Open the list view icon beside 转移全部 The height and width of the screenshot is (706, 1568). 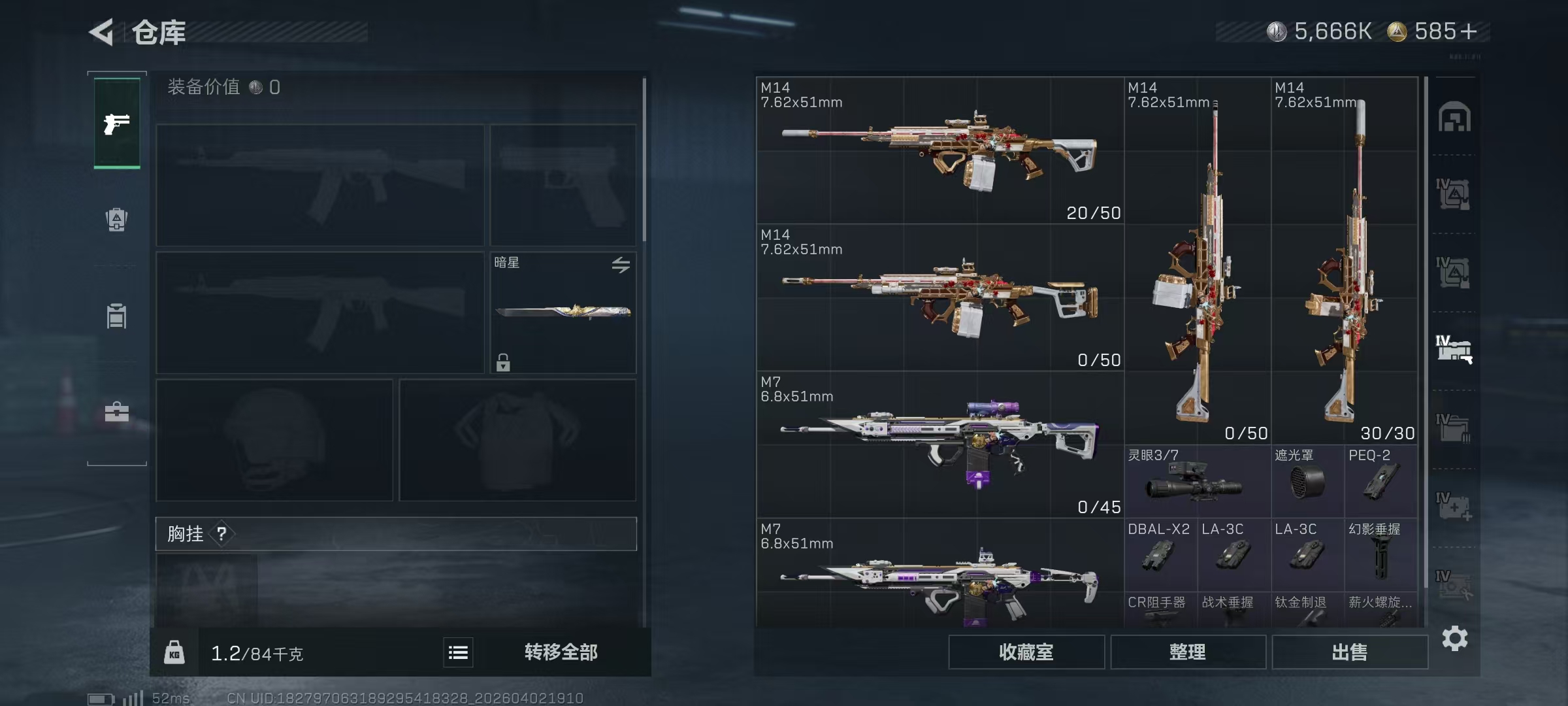(x=458, y=652)
